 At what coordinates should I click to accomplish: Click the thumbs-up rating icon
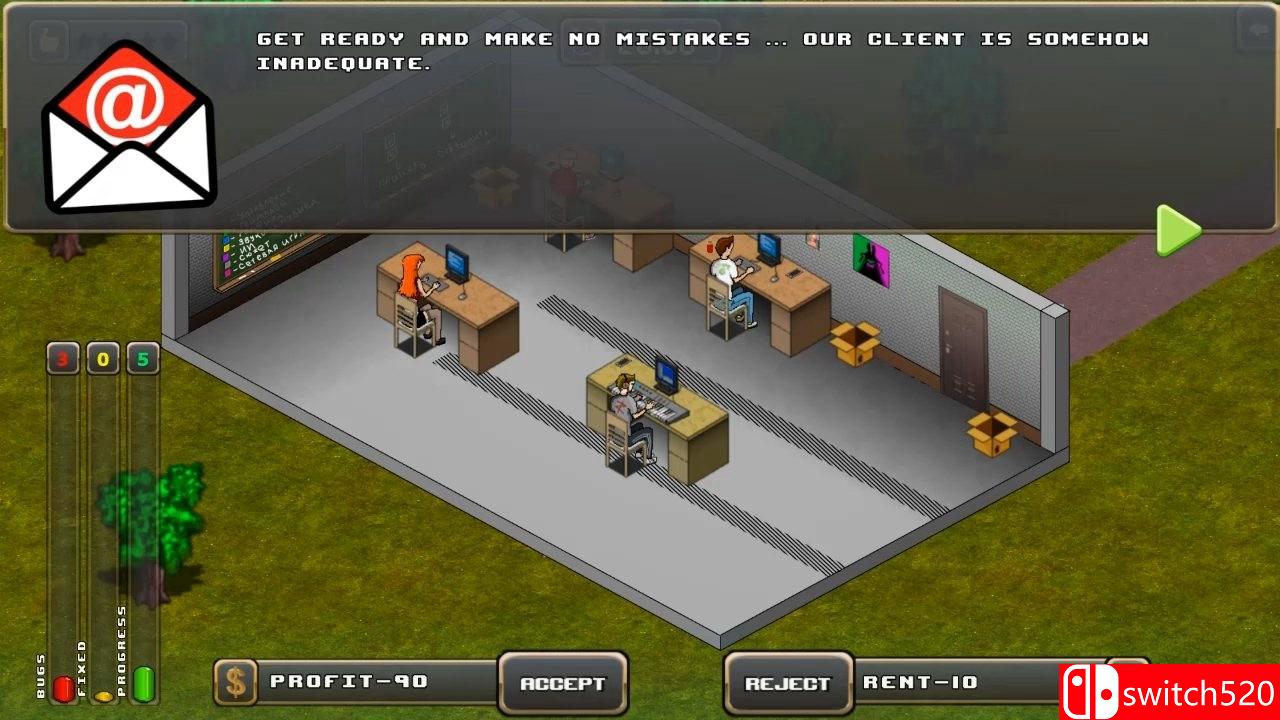coord(47,41)
